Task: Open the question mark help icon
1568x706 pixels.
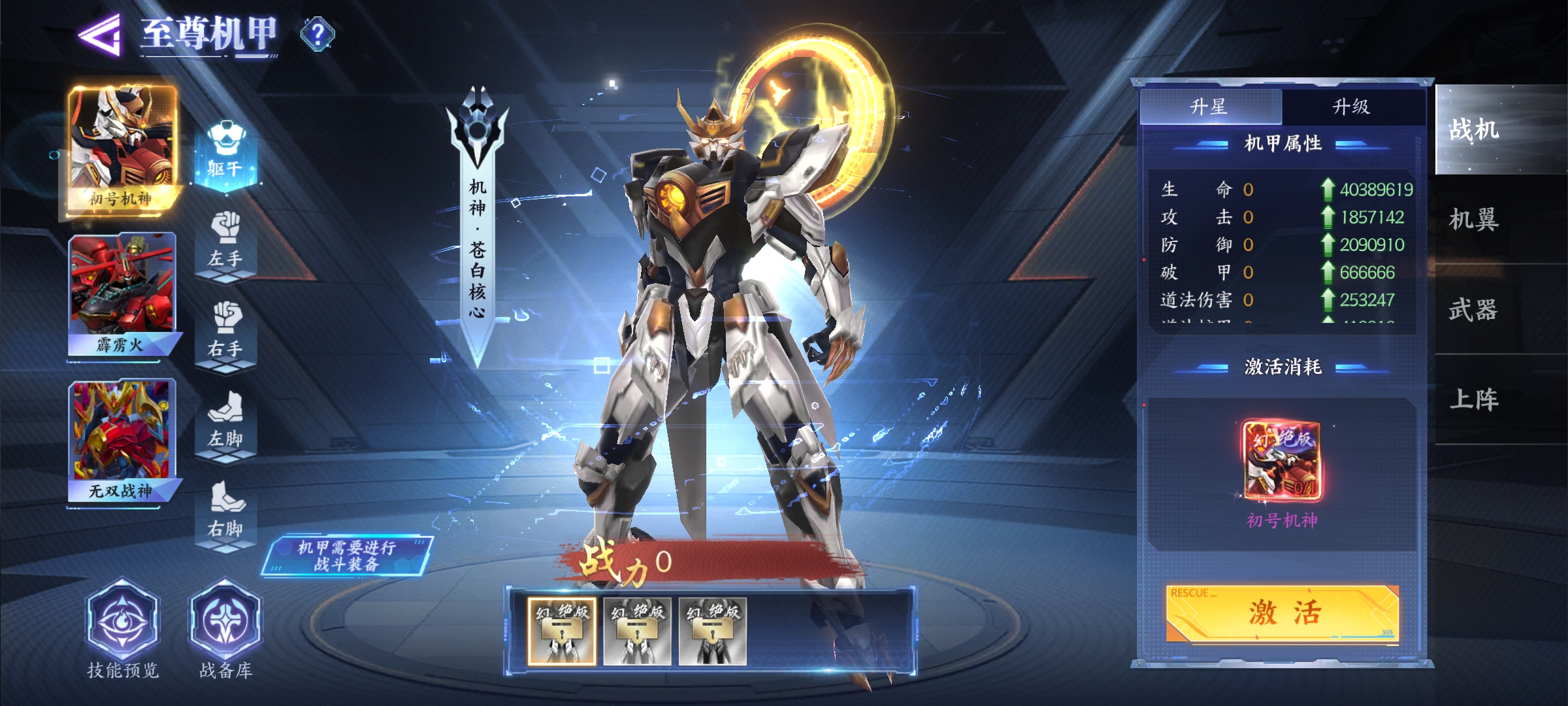Action: [318, 34]
